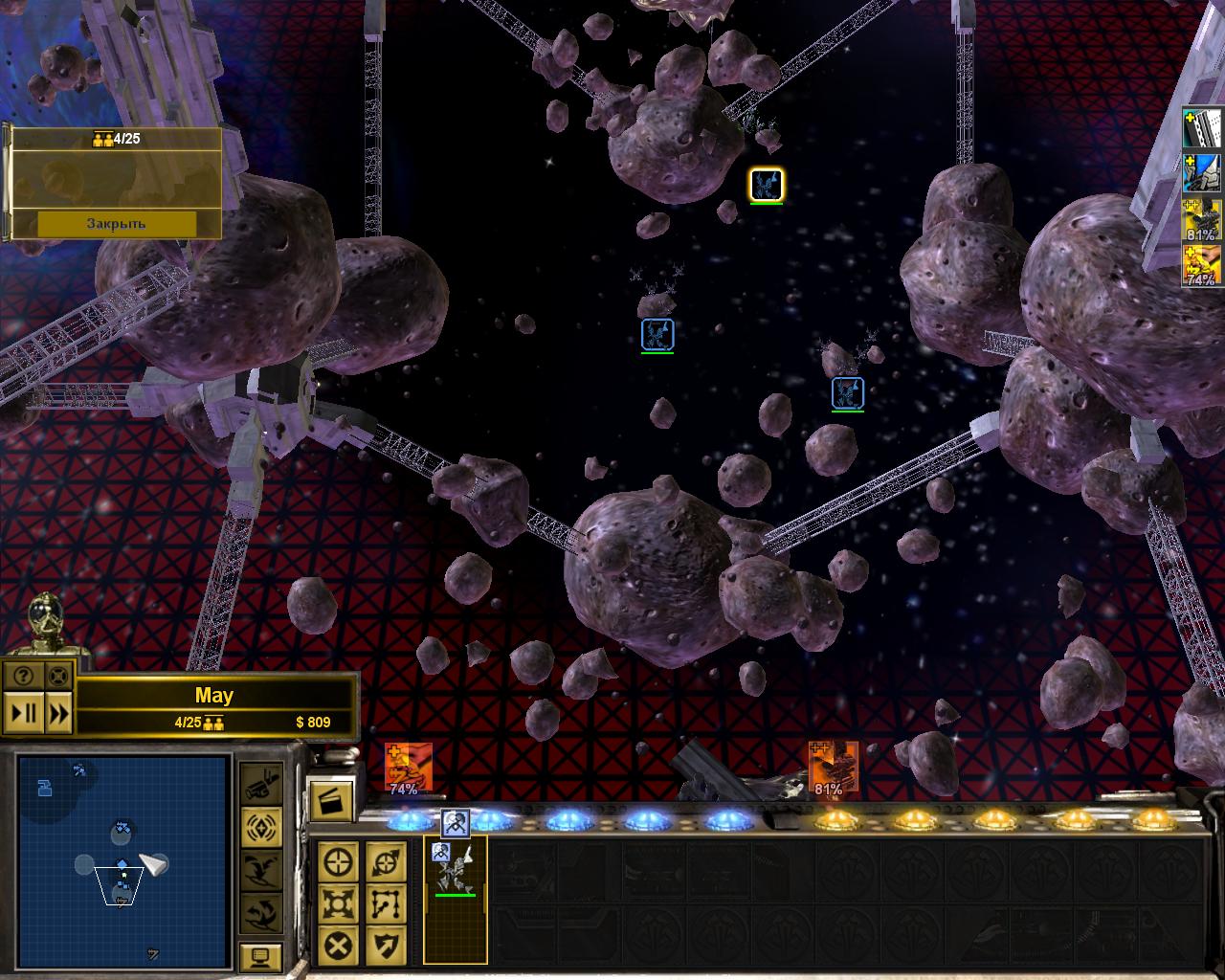1225x980 pixels.
Task: Activate the shield guard command
Action: pyautogui.click(x=386, y=946)
